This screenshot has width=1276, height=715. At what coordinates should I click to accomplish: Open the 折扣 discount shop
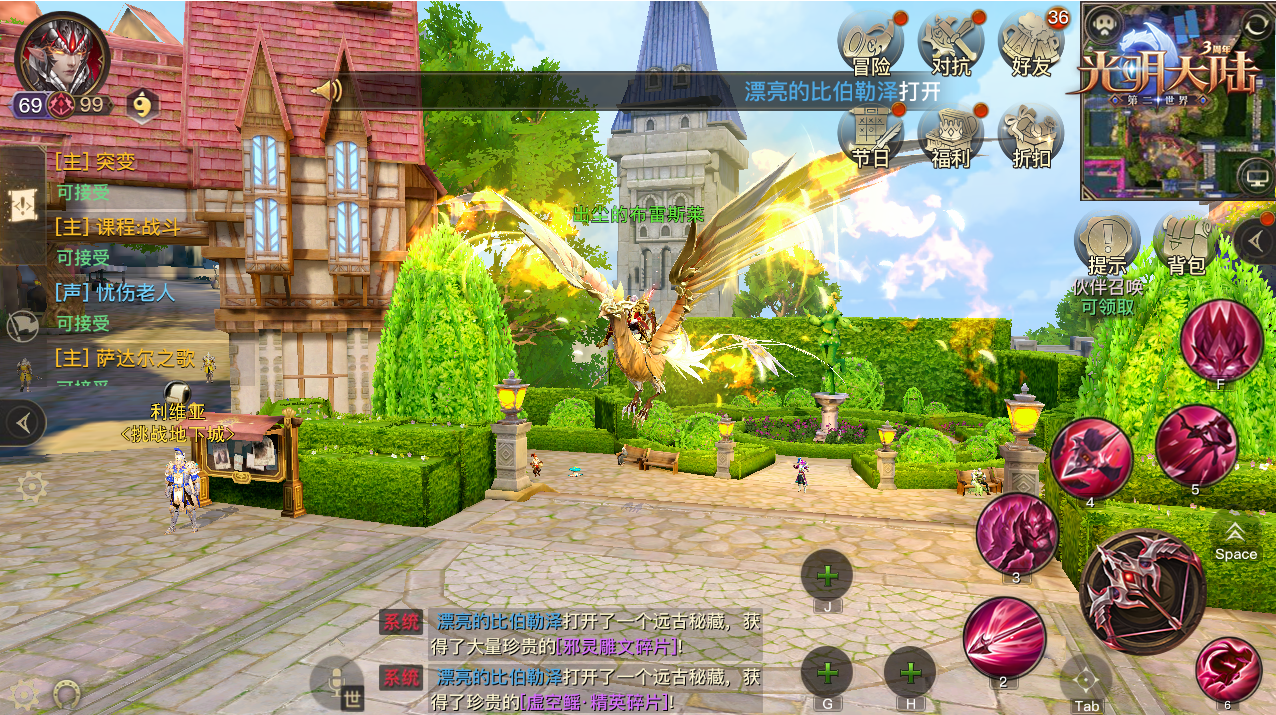point(1031,135)
